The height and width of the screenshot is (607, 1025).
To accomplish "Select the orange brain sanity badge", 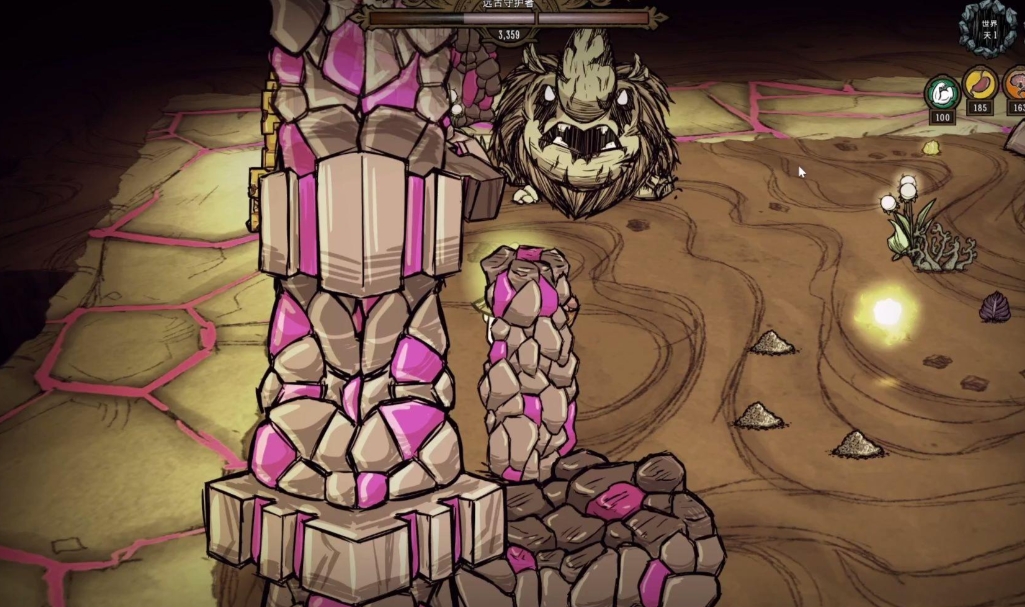I will pyautogui.click(x=1016, y=86).
